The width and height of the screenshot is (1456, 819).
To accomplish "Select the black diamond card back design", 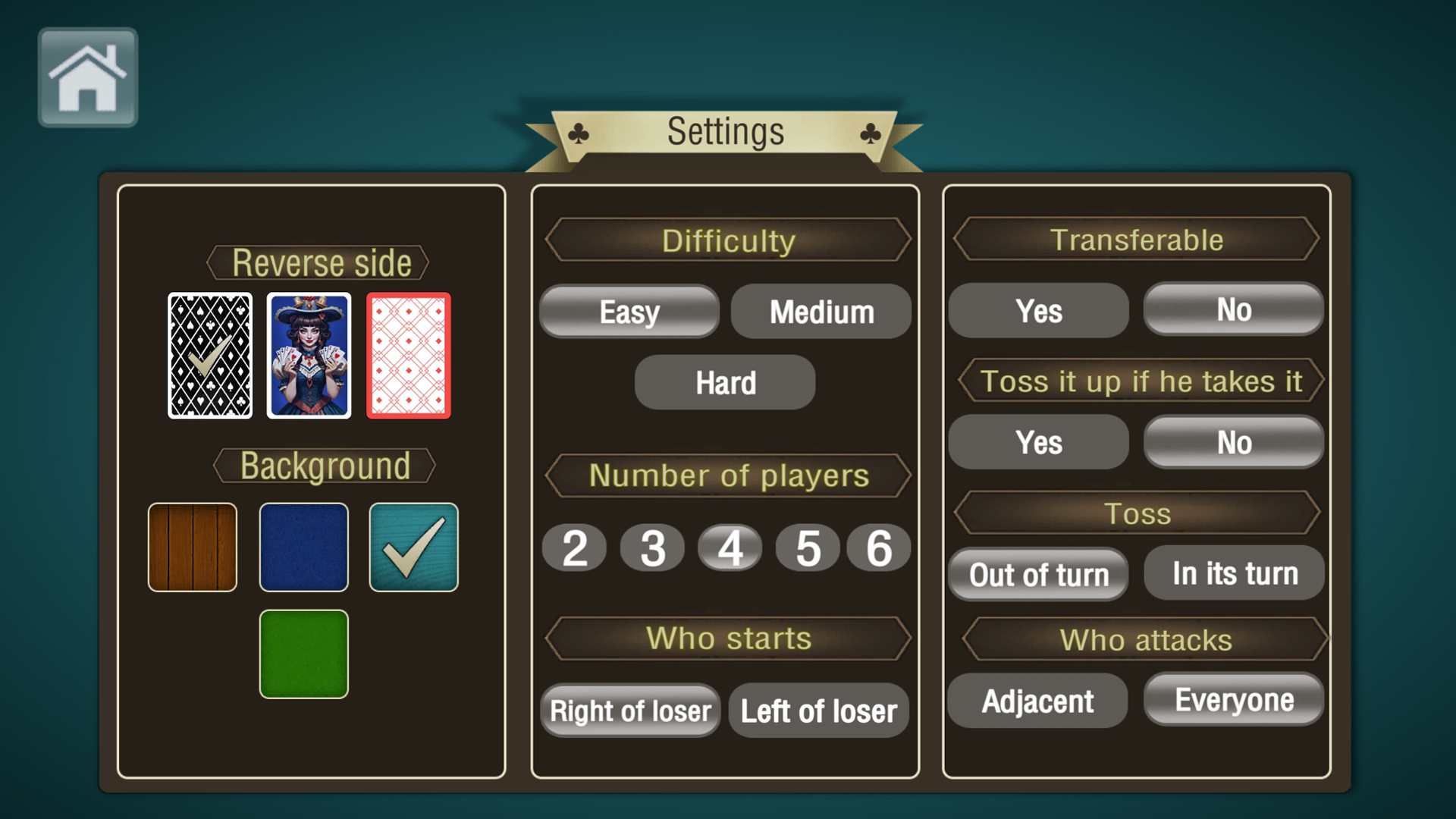I will (x=210, y=356).
